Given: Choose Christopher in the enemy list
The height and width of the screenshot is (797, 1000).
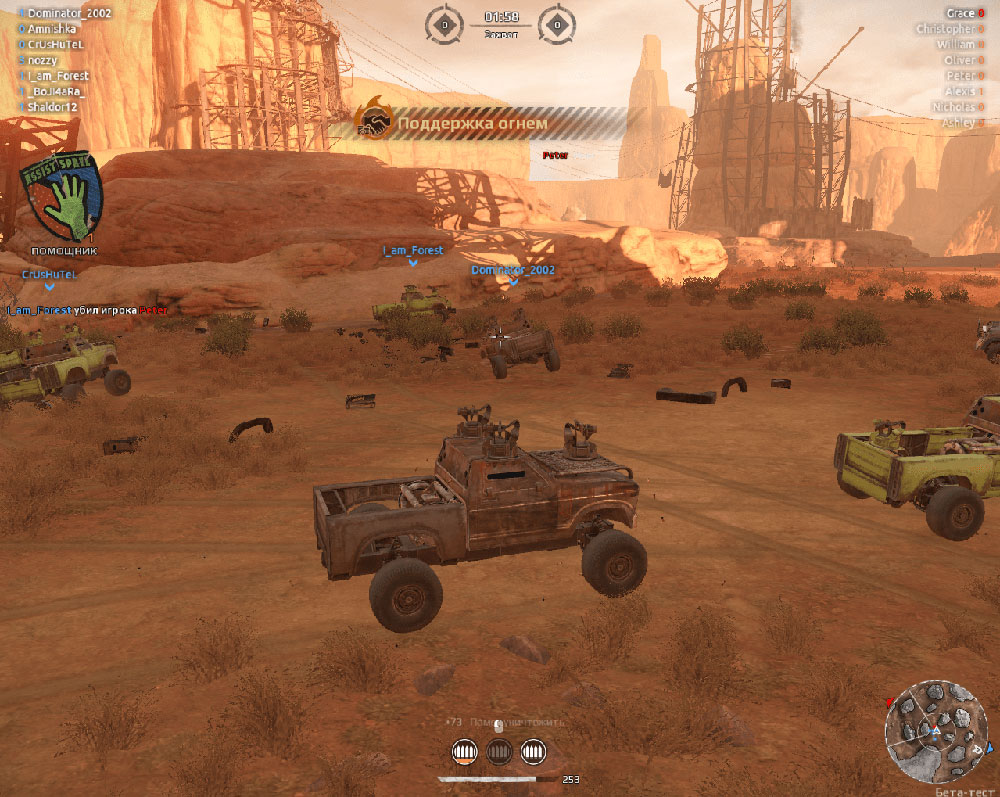Looking at the screenshot, I should [944, 29].
